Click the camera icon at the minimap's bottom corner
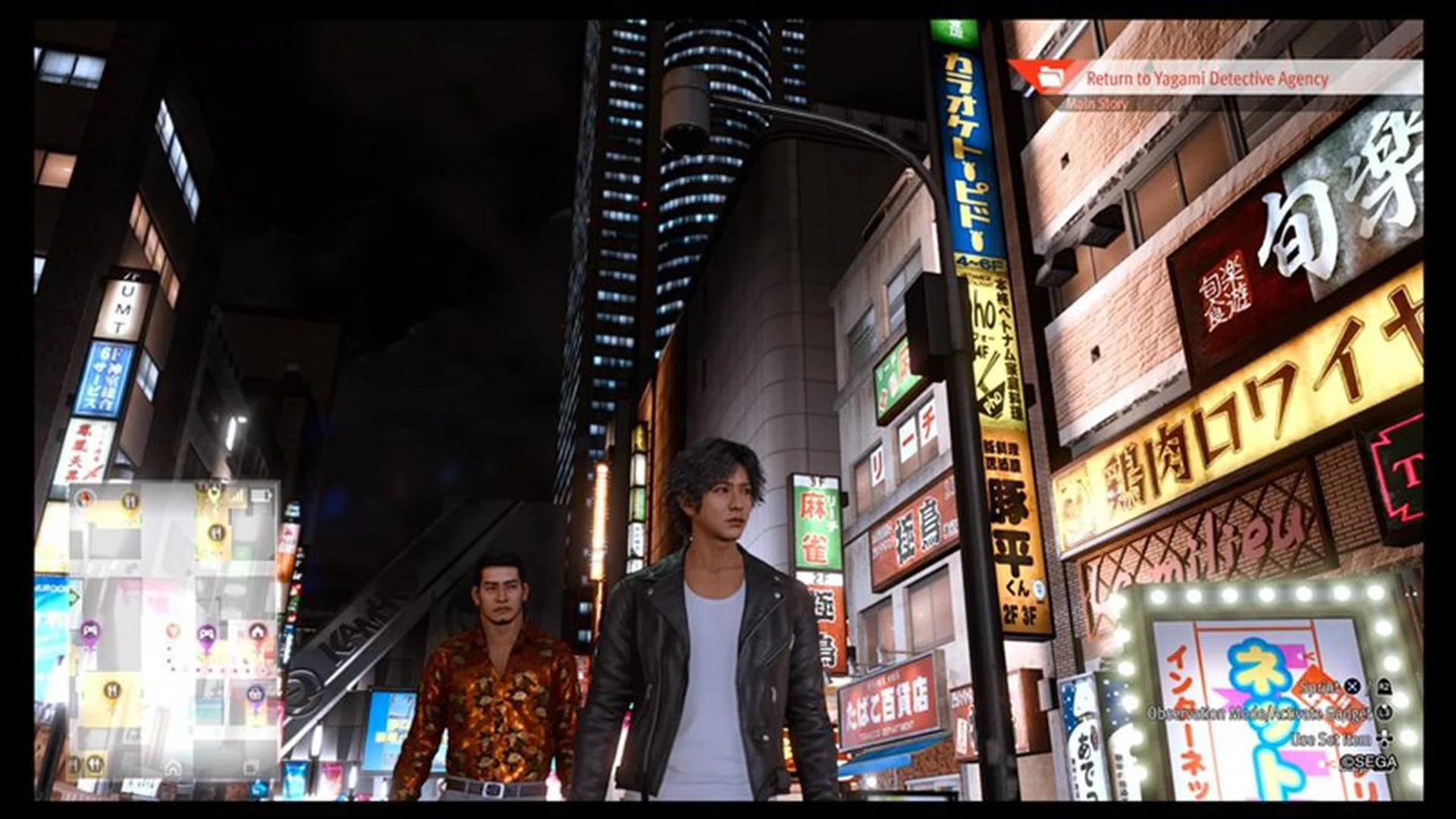The height and width of the screenshot is (819, 1456). pyautogui.click(x=250, y=767)
